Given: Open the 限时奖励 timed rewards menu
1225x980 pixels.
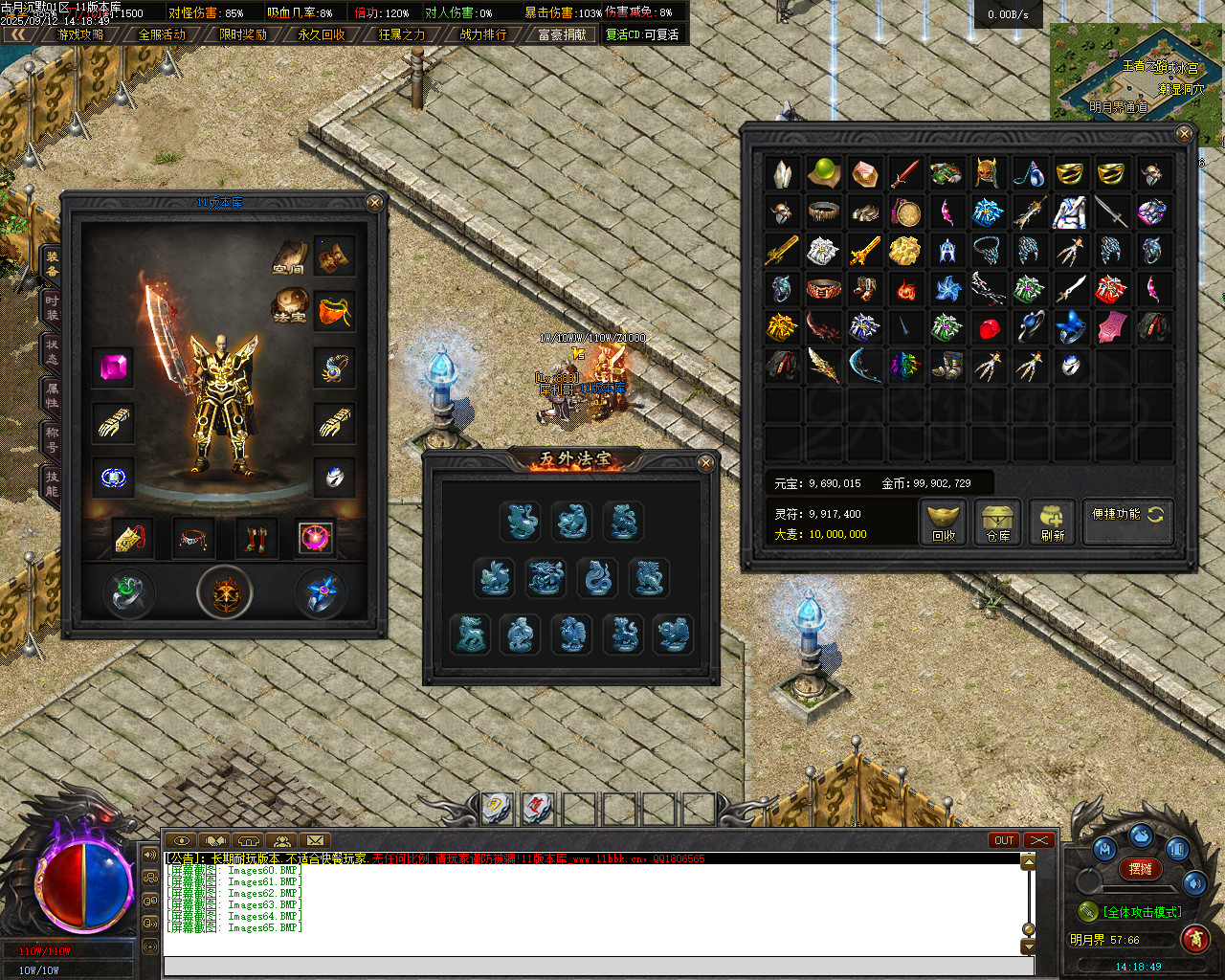Looking at the screenshot, I should (243, 34).
